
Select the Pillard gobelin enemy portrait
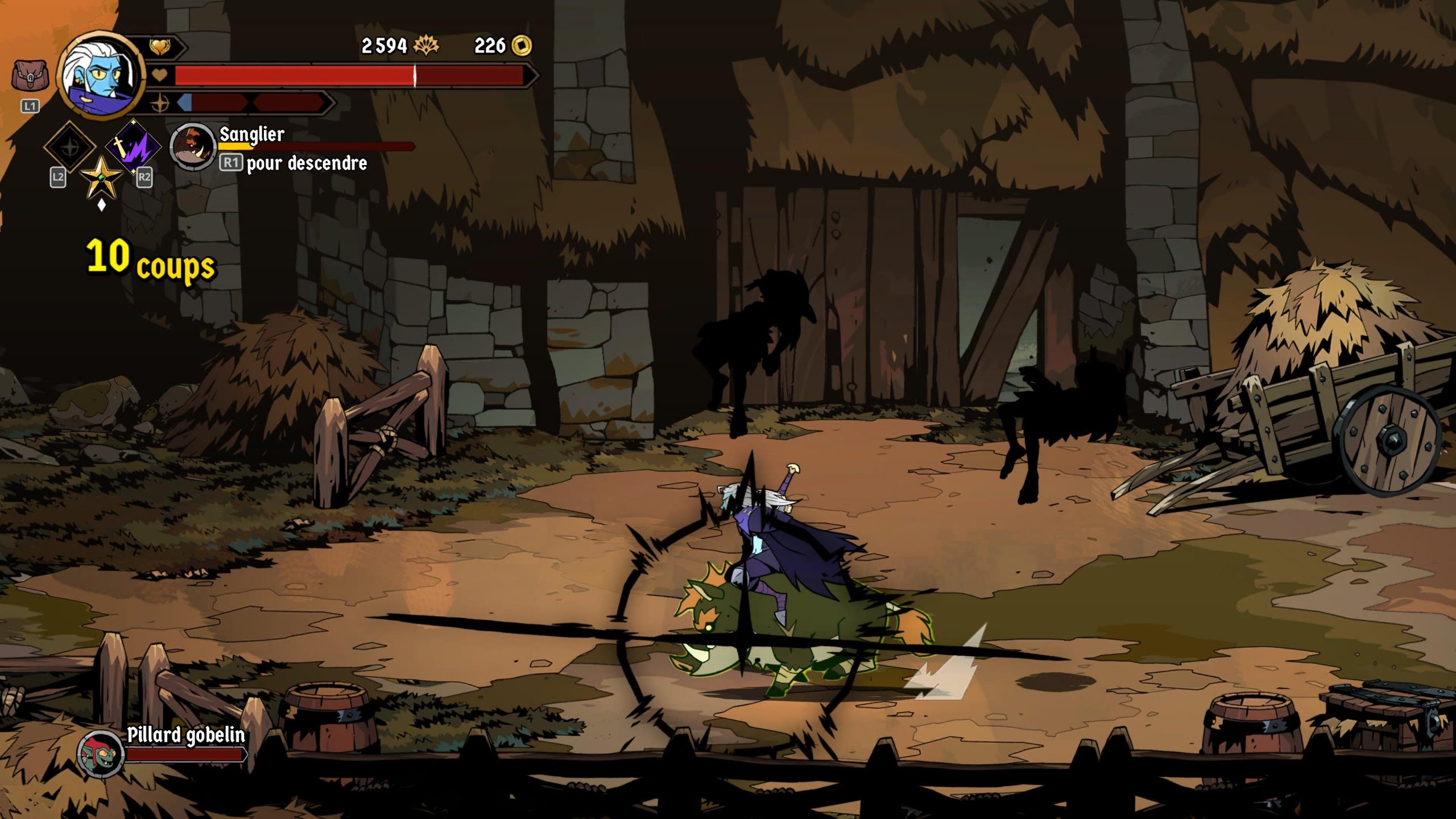point(101,754)
